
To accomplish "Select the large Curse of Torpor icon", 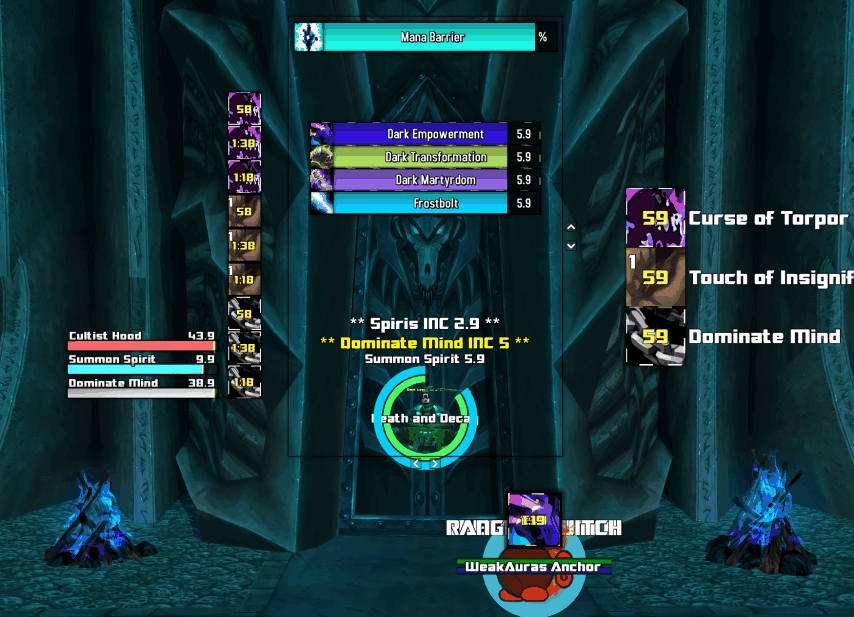I will 655,218.
